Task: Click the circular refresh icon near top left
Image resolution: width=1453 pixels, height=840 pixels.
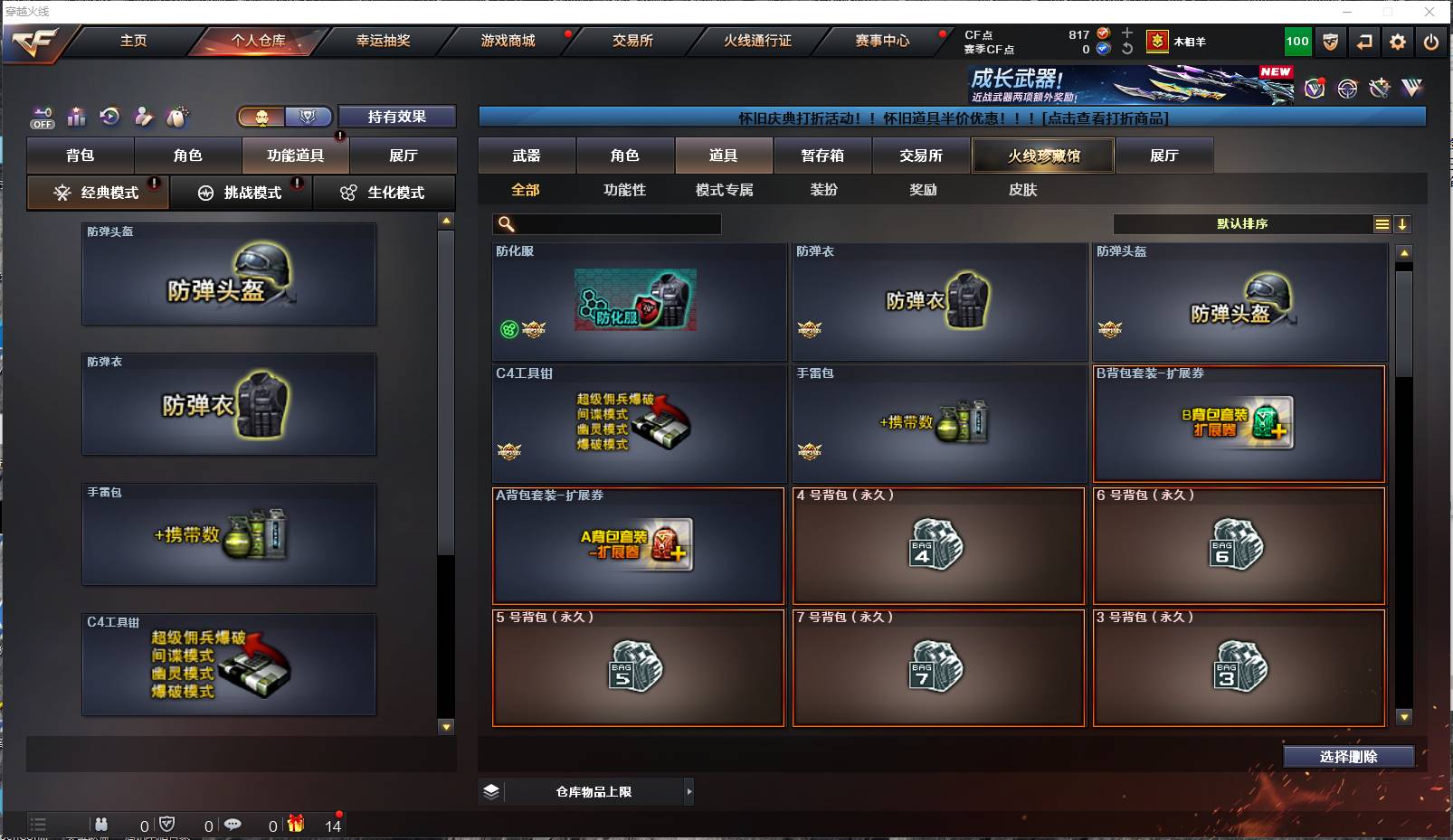Action: pyautogui.click(x=109, y=116)
